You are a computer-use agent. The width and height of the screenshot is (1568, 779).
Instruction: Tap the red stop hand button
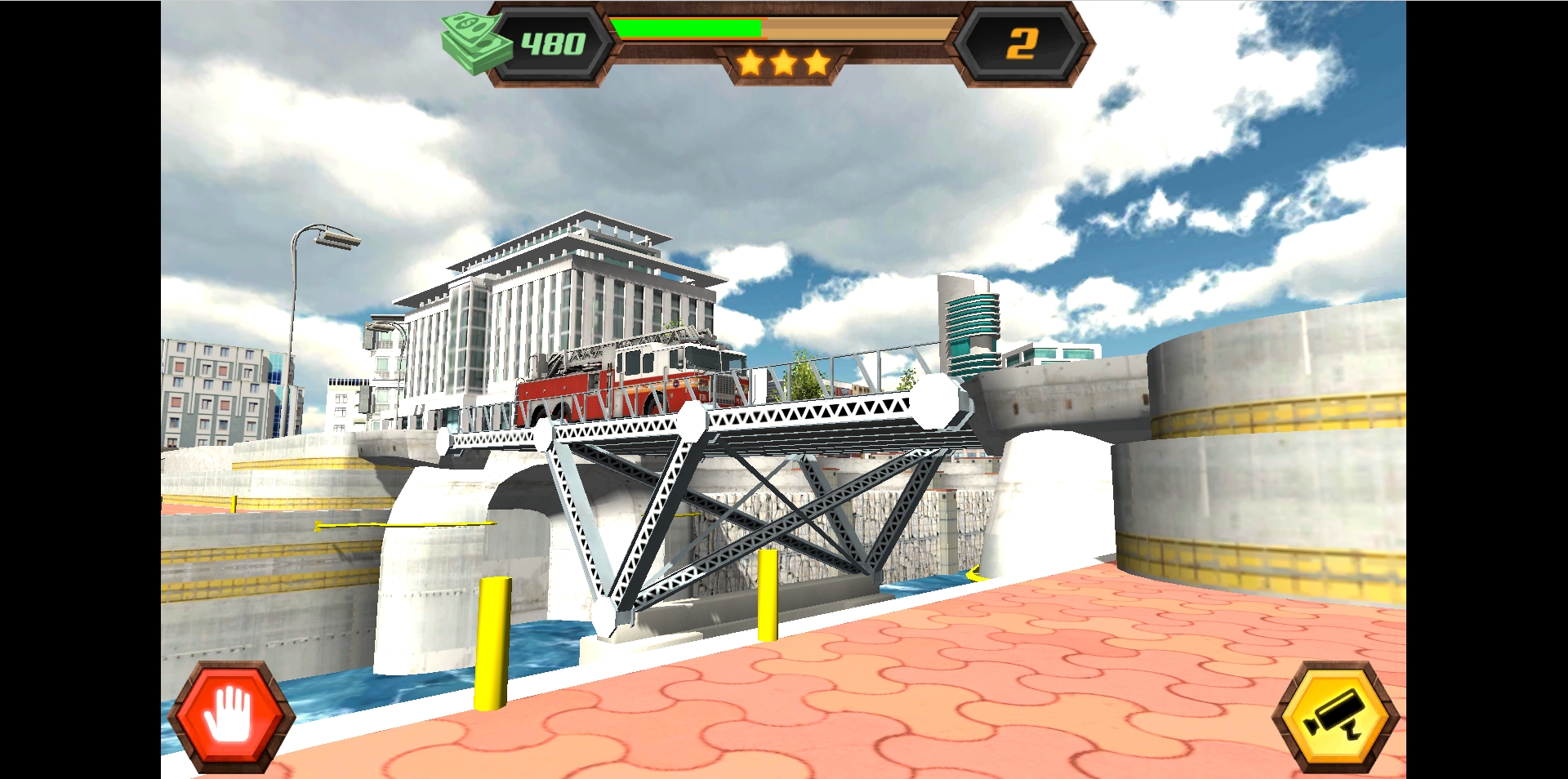(230, 716)
